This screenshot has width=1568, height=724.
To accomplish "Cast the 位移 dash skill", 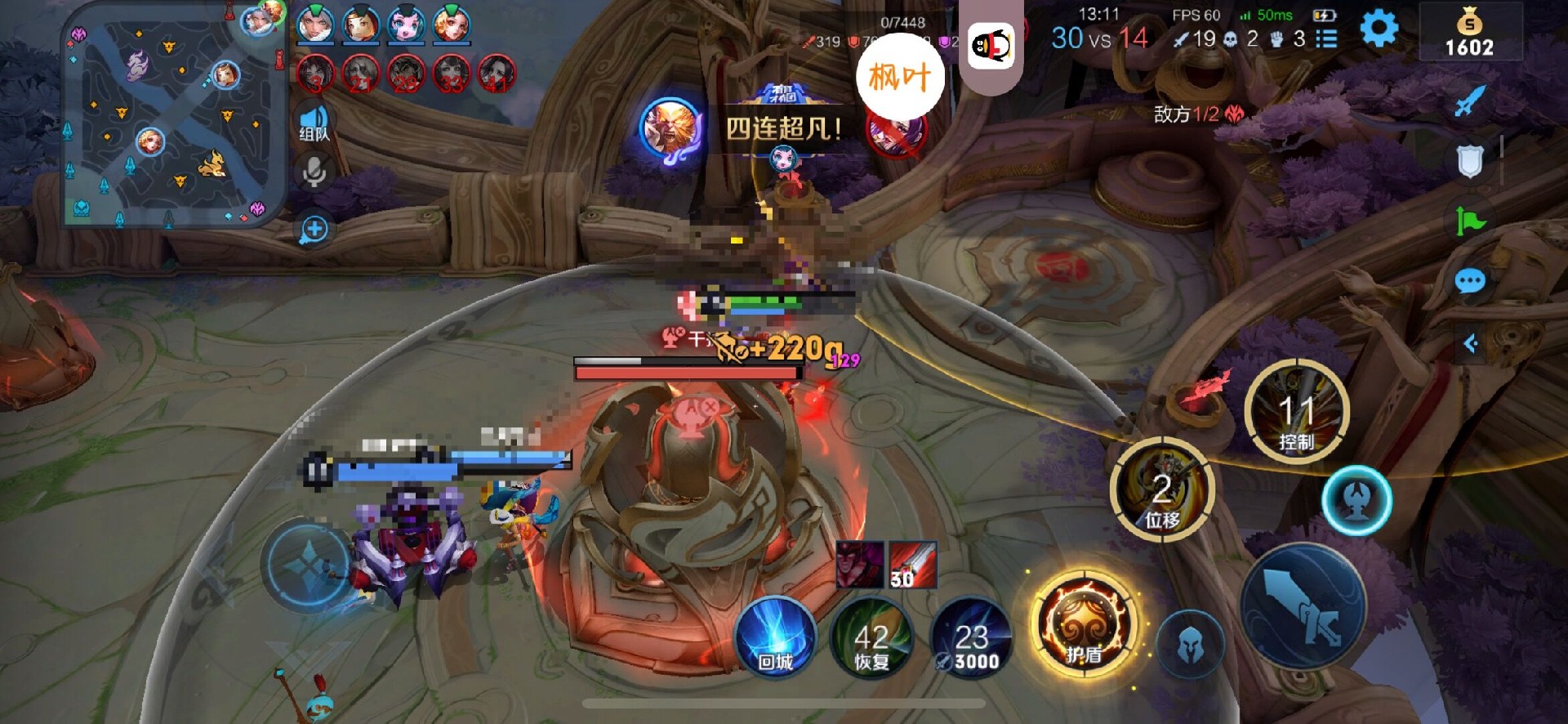I will click(1162, 489).
